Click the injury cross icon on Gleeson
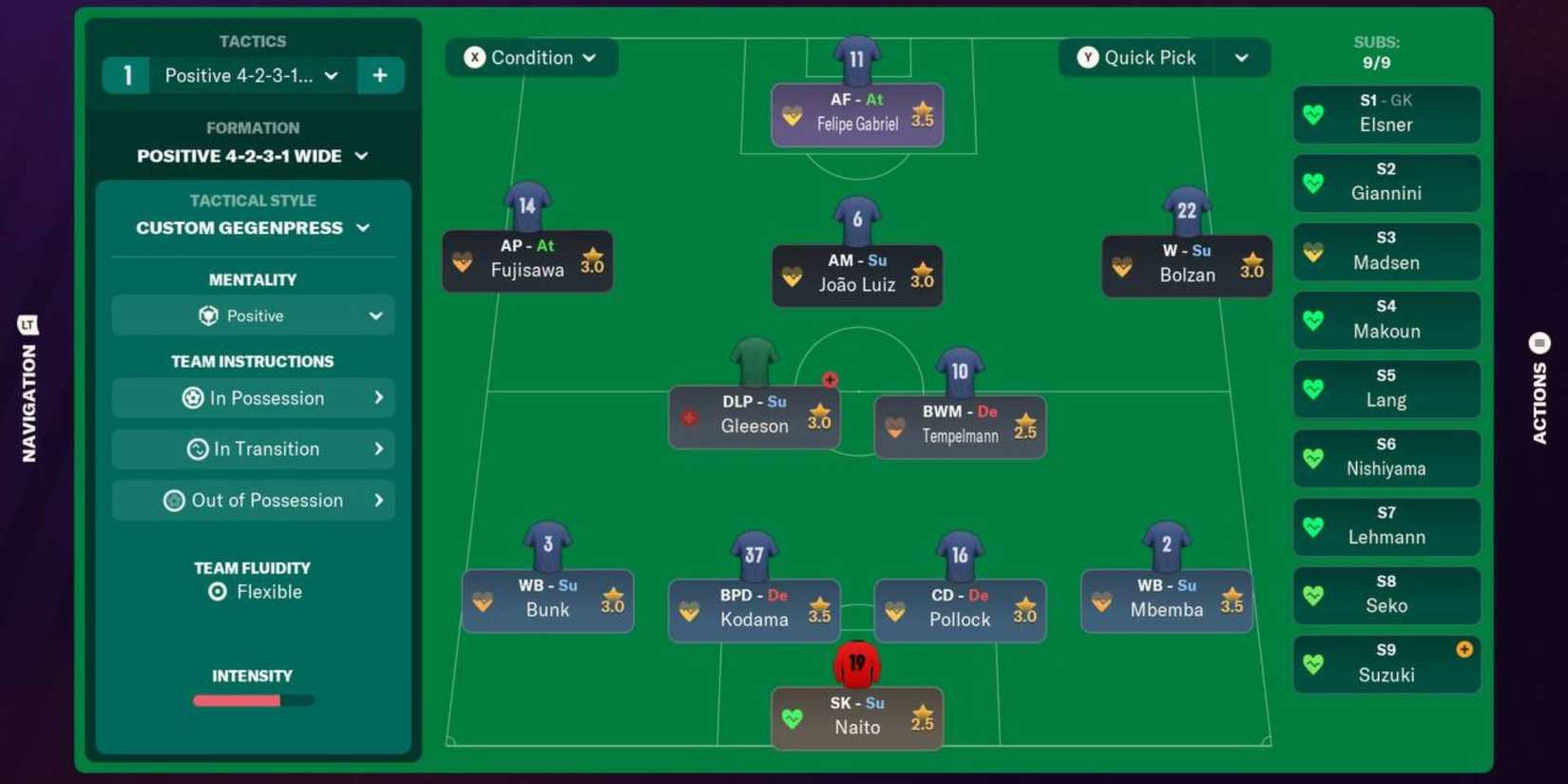 coord(830,379)
